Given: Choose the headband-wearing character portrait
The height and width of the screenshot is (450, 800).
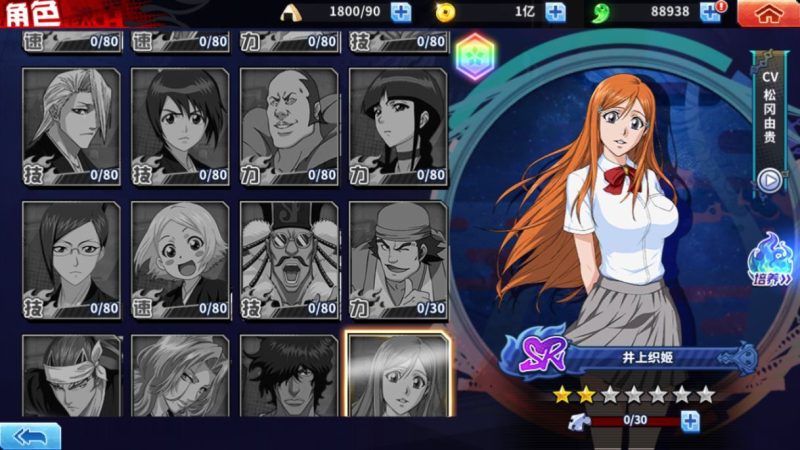Looking at the screenshot, I should (x=72, y=376).
